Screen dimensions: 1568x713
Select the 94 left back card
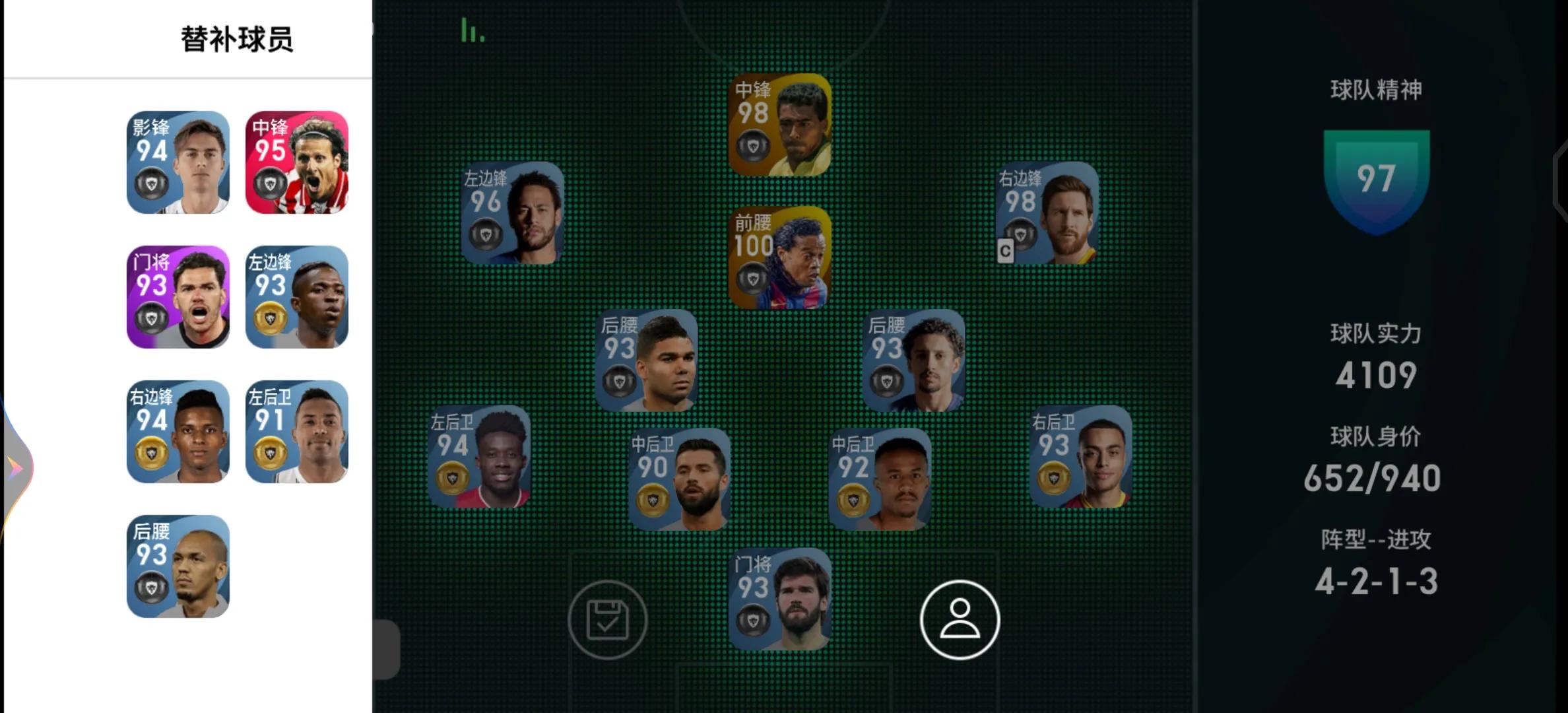point(479,456)
